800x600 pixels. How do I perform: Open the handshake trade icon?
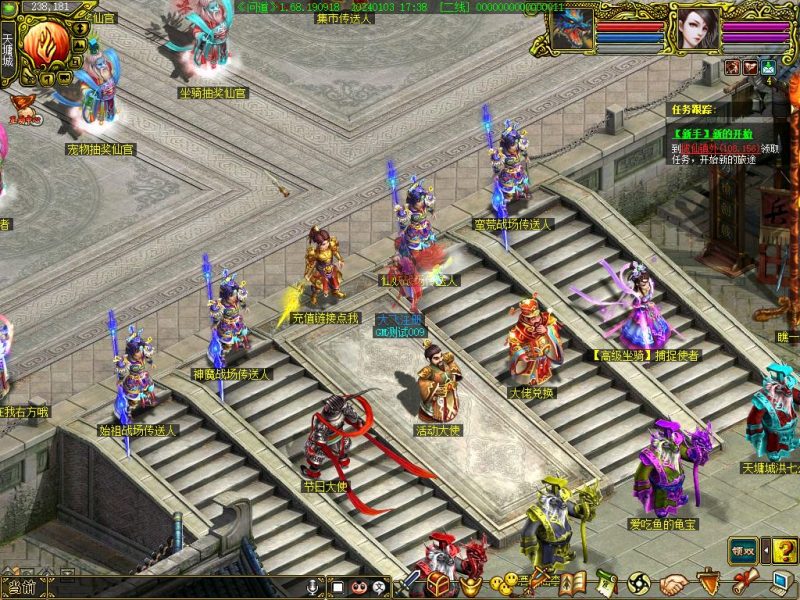coord(674,583)
